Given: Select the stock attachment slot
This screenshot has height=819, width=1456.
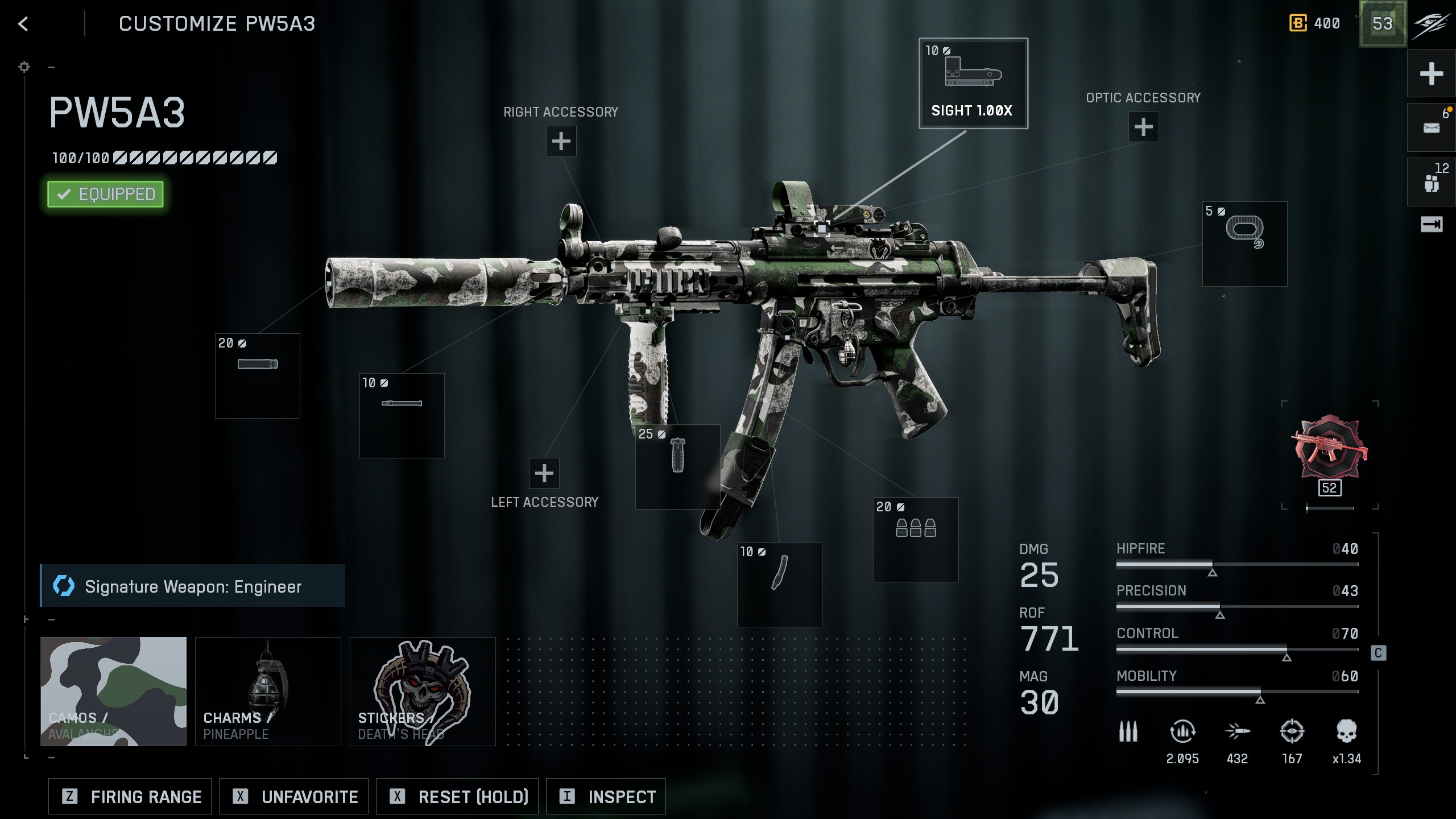Looking at the screenshot, I should click(x=1244, y=244).
